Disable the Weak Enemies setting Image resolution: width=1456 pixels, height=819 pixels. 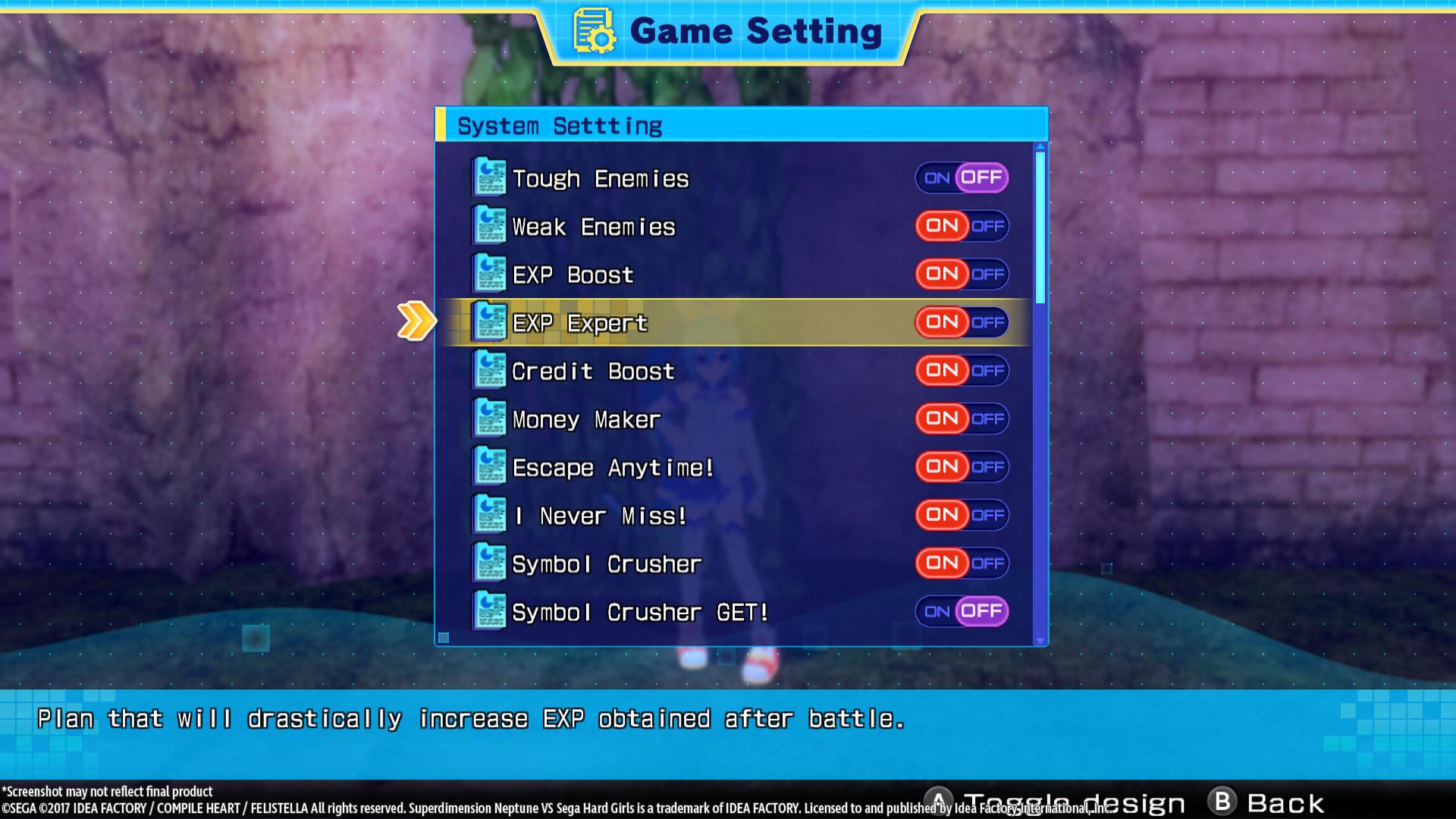click(x=990, y=225)
